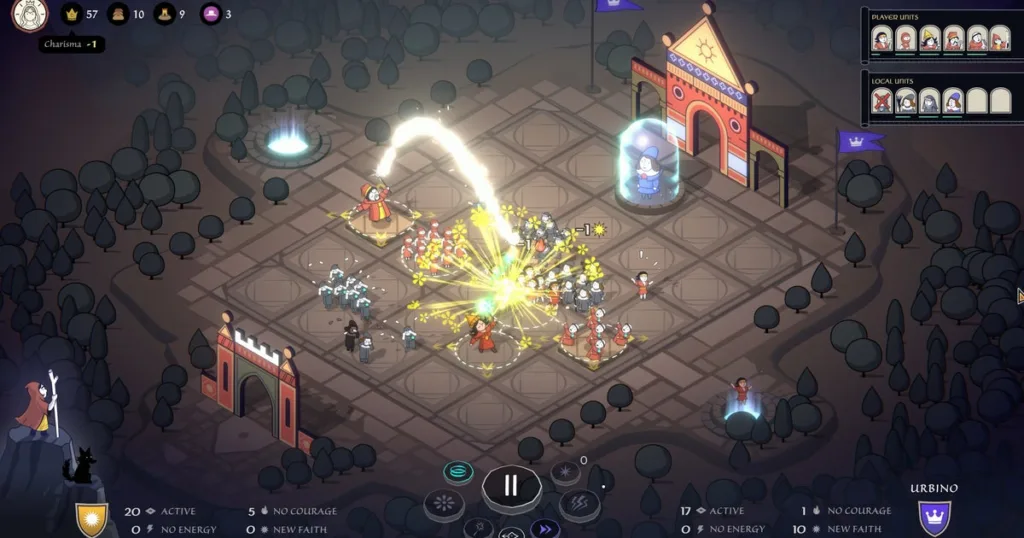Select the red-hooded masked player unit
Viewport: 1024px width, 538px height.
pyautogui.click(x=905, y=38)
